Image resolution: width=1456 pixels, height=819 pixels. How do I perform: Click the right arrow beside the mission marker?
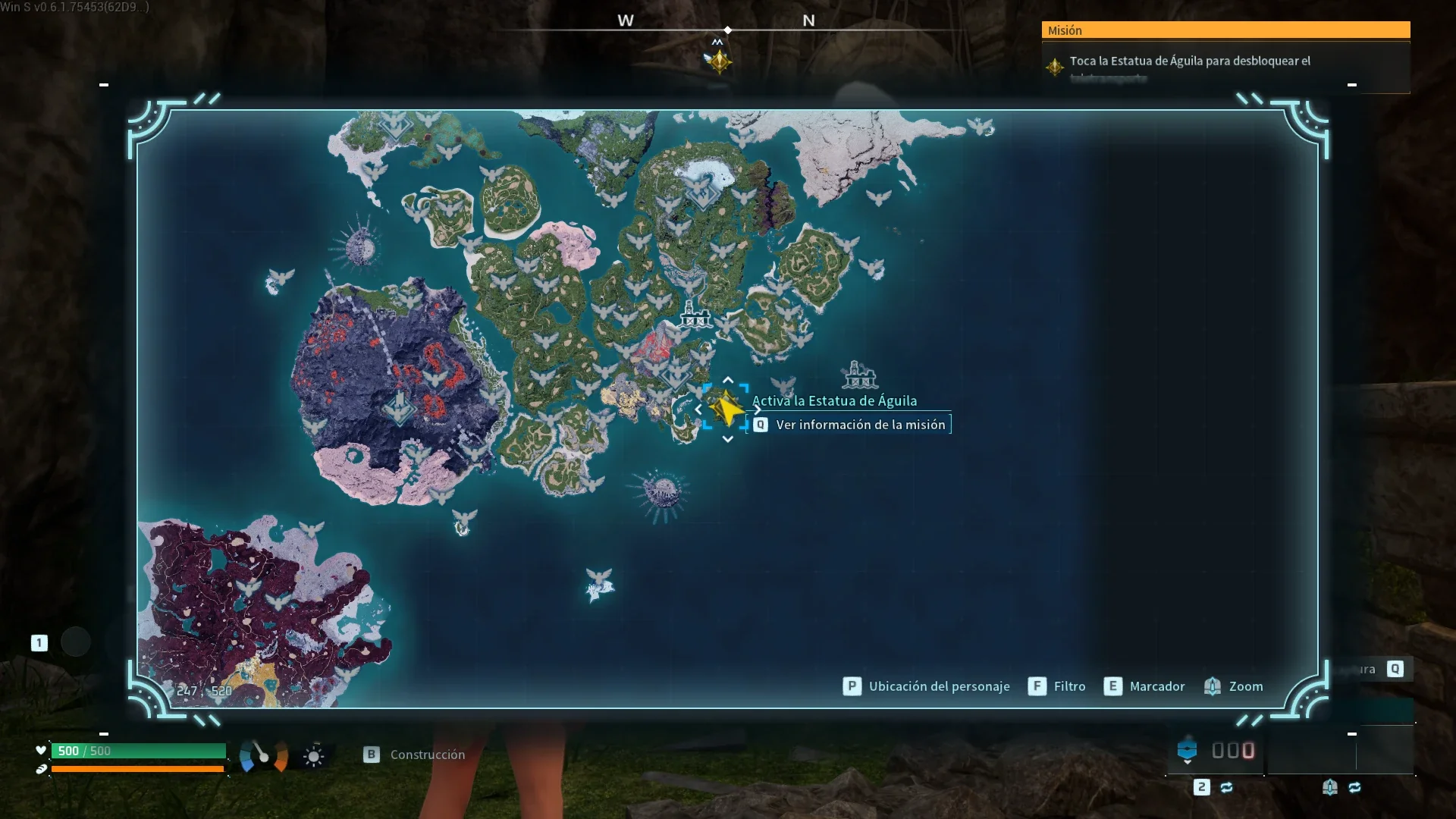click(x=757, y=409)
